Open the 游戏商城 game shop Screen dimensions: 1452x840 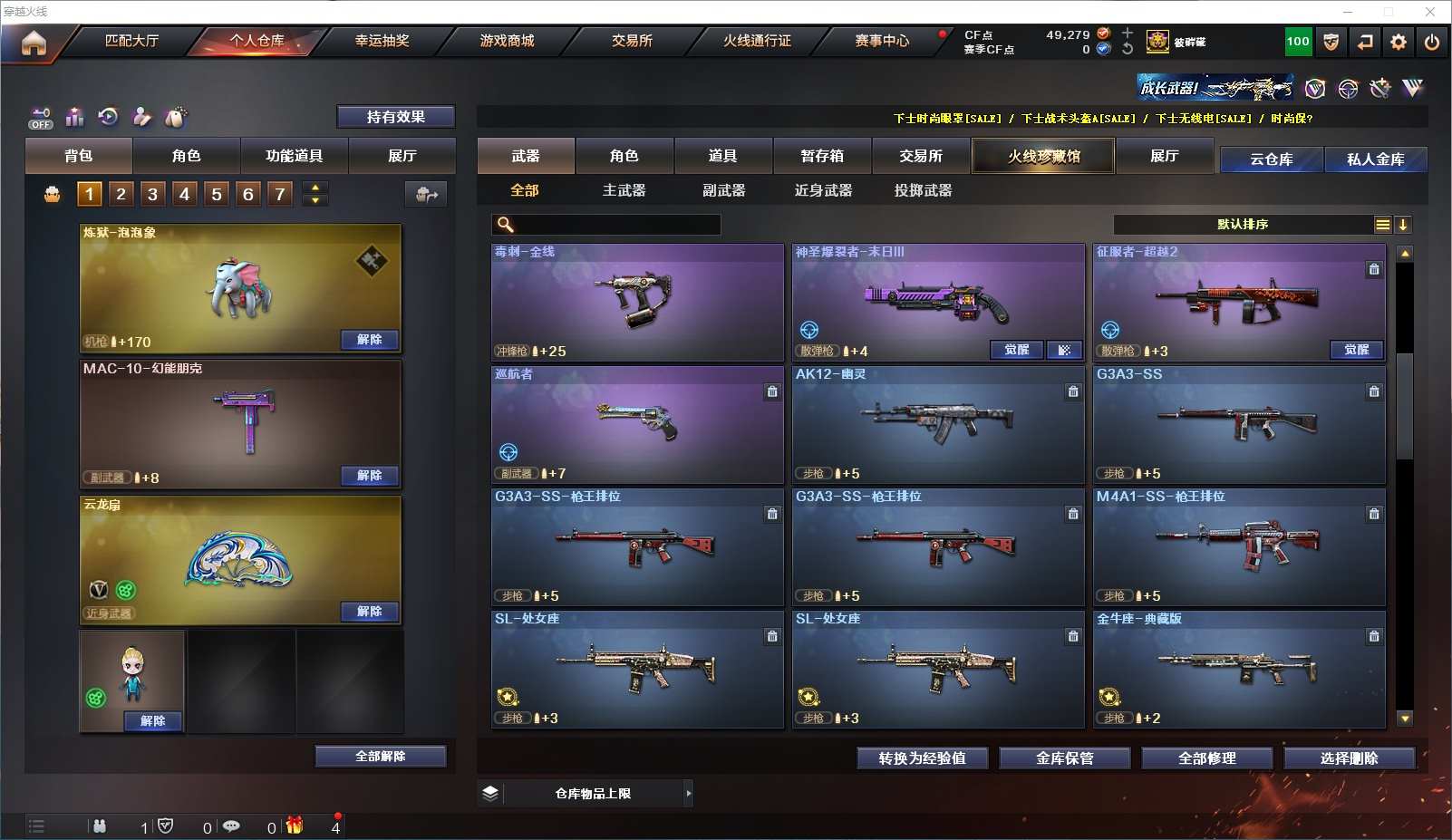[x=507, y=41]
